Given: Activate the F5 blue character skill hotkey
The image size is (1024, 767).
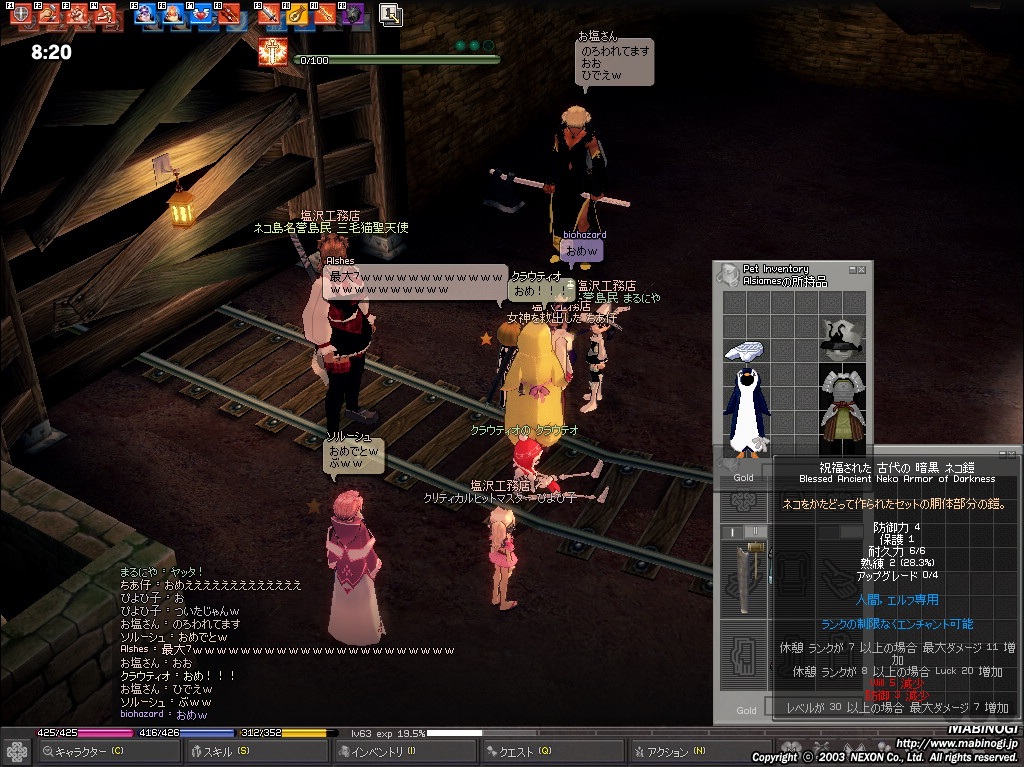Looking at the screenshot, I should click(x=145, y=14).
